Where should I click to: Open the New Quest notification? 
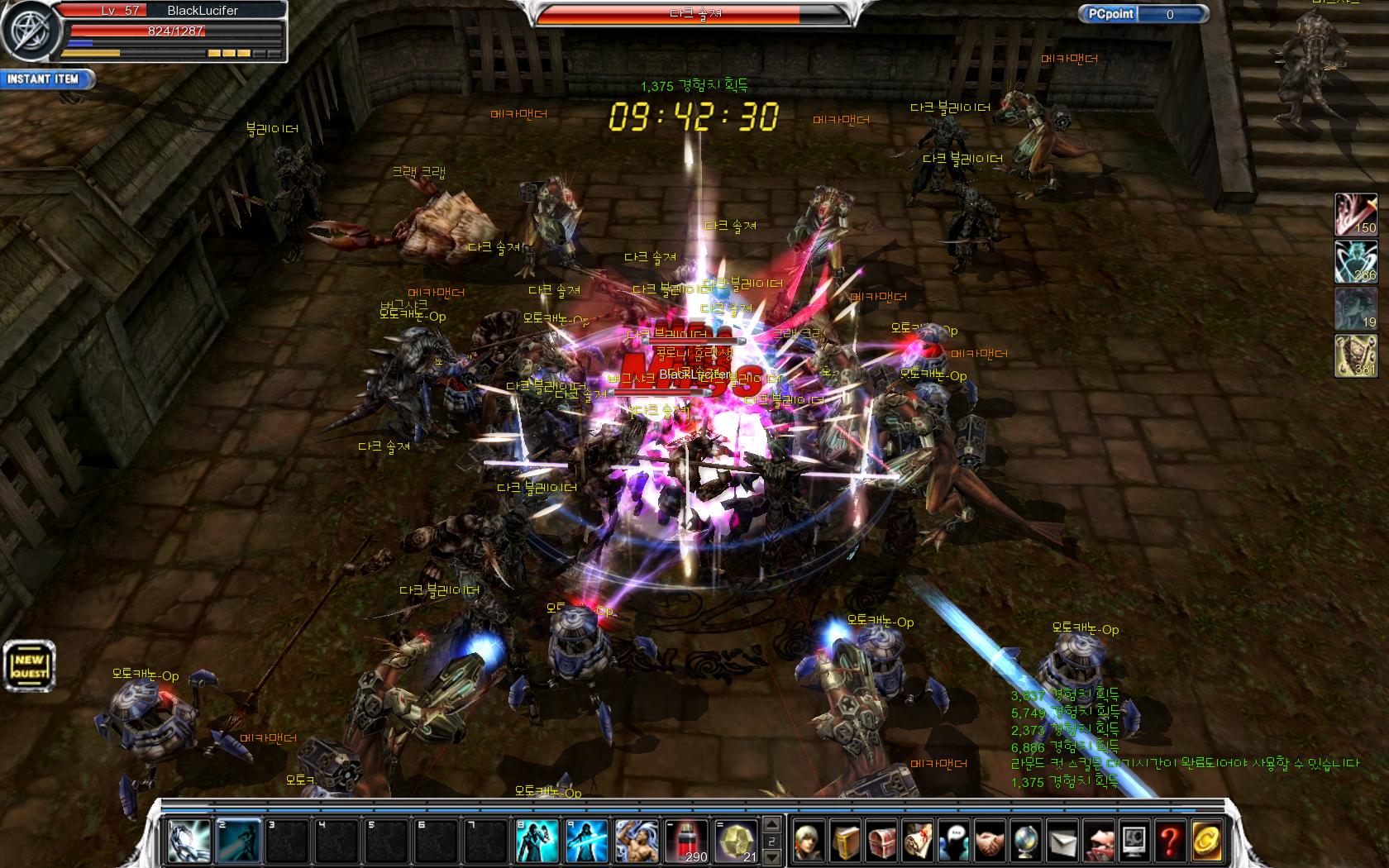(29, 665)
